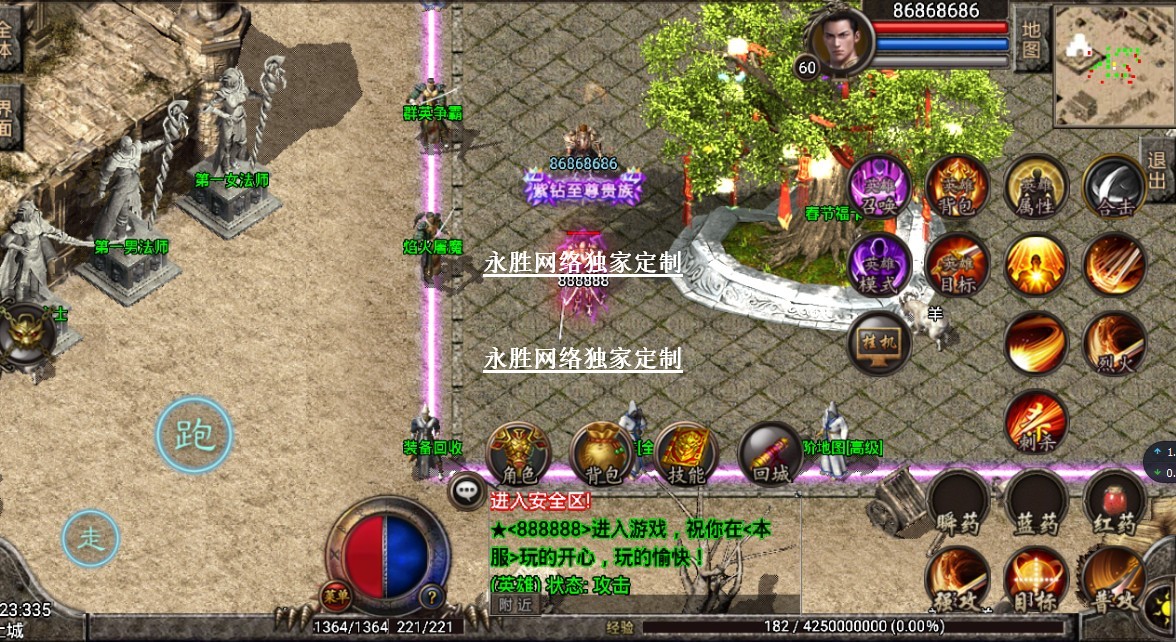This screenshot has width=1176, height=642.
Task: View the 技能 skills book
Action: pos(686,455)
